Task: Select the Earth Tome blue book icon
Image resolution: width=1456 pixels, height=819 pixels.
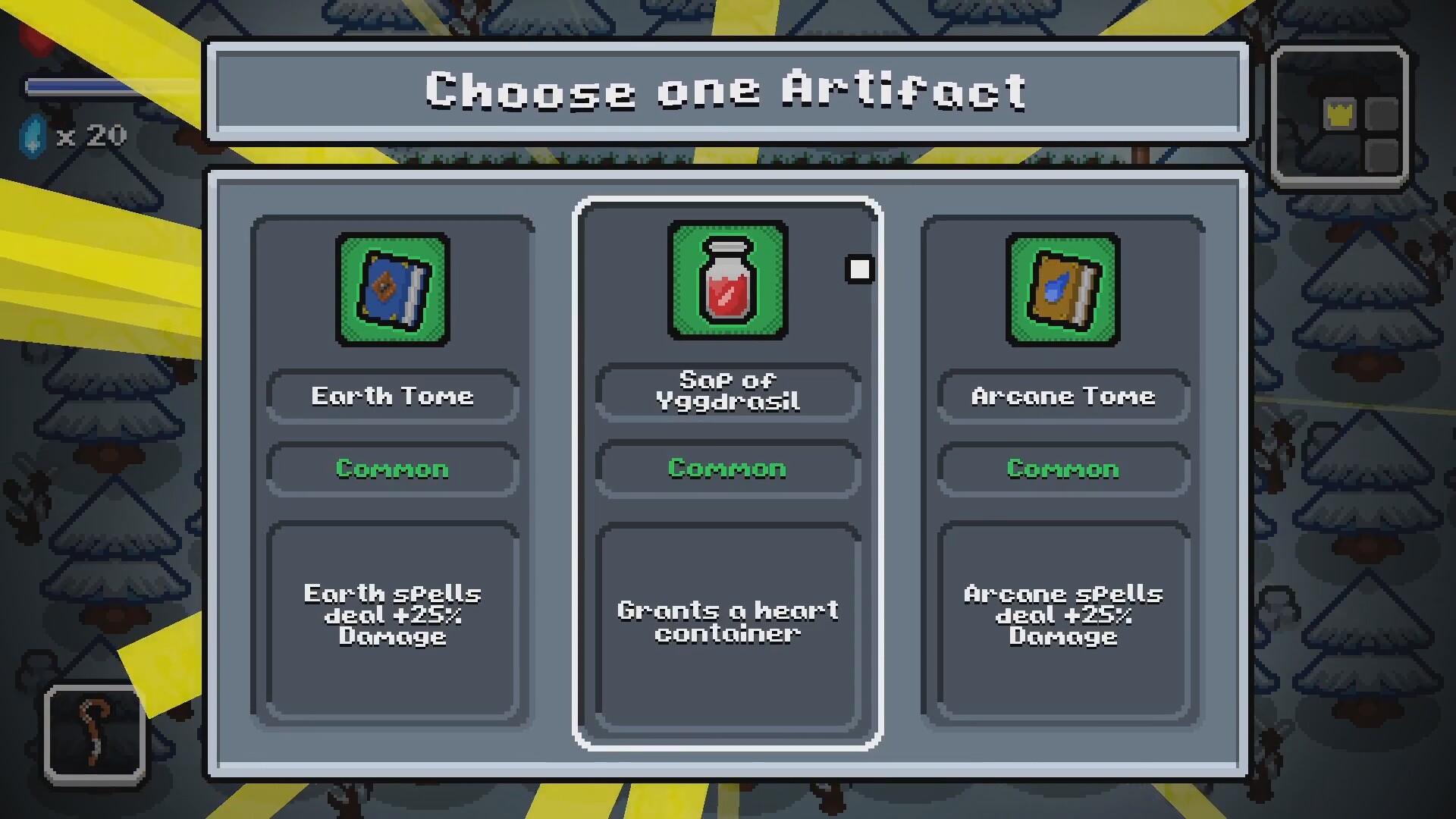Action: [x=392, y=288]
